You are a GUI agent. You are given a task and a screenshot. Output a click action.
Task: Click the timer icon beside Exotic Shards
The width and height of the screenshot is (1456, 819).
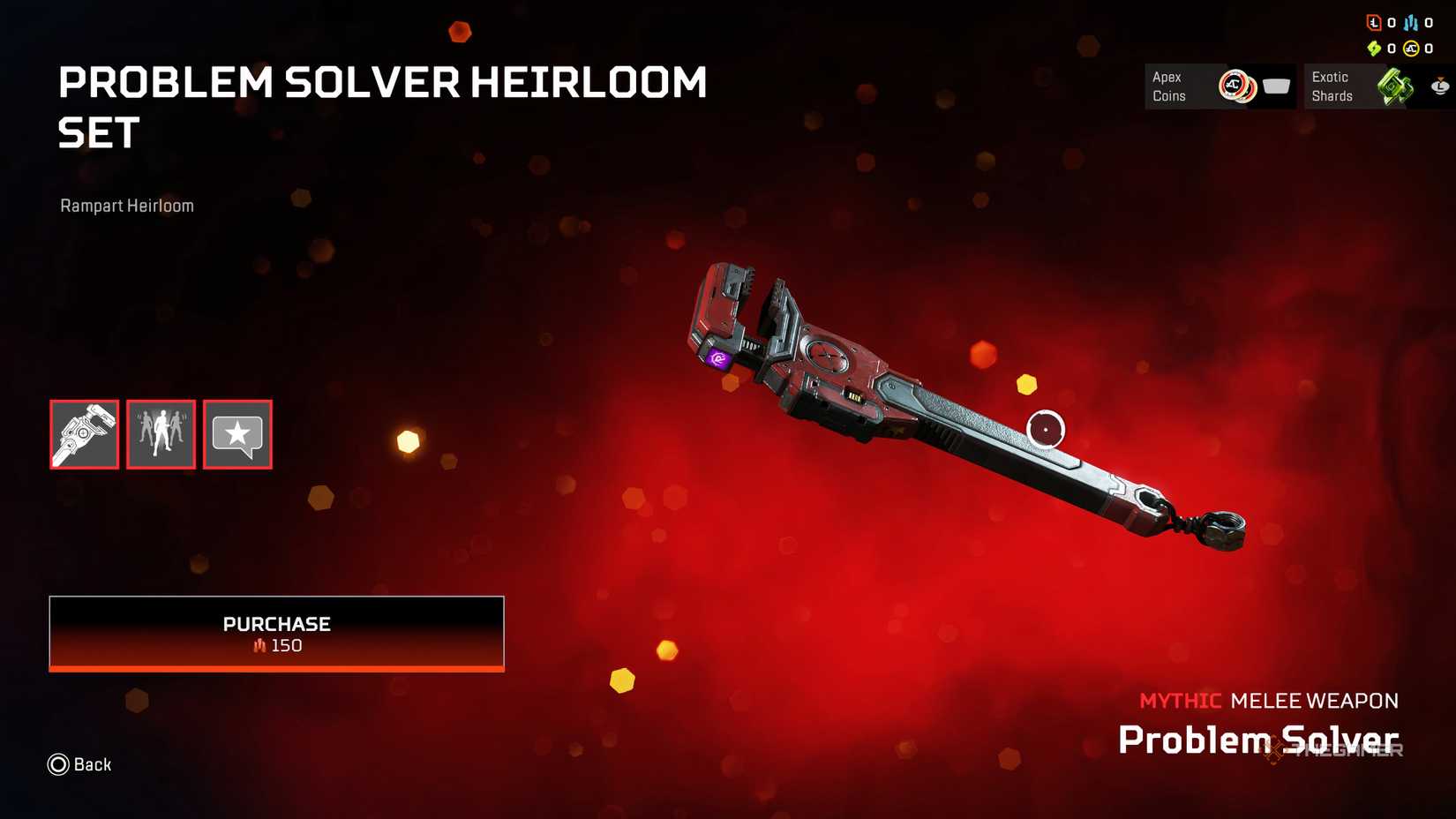(x=1439, y=86)
